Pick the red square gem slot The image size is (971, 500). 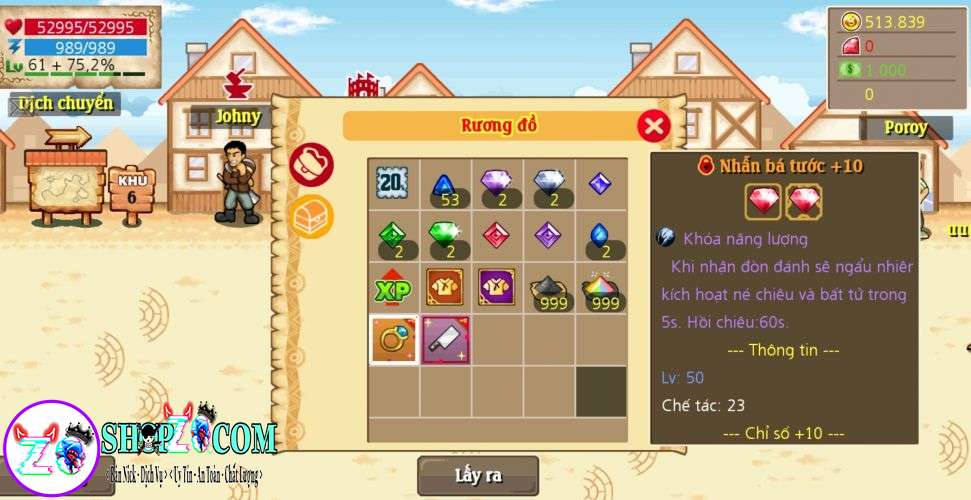[x=497, y=236]
